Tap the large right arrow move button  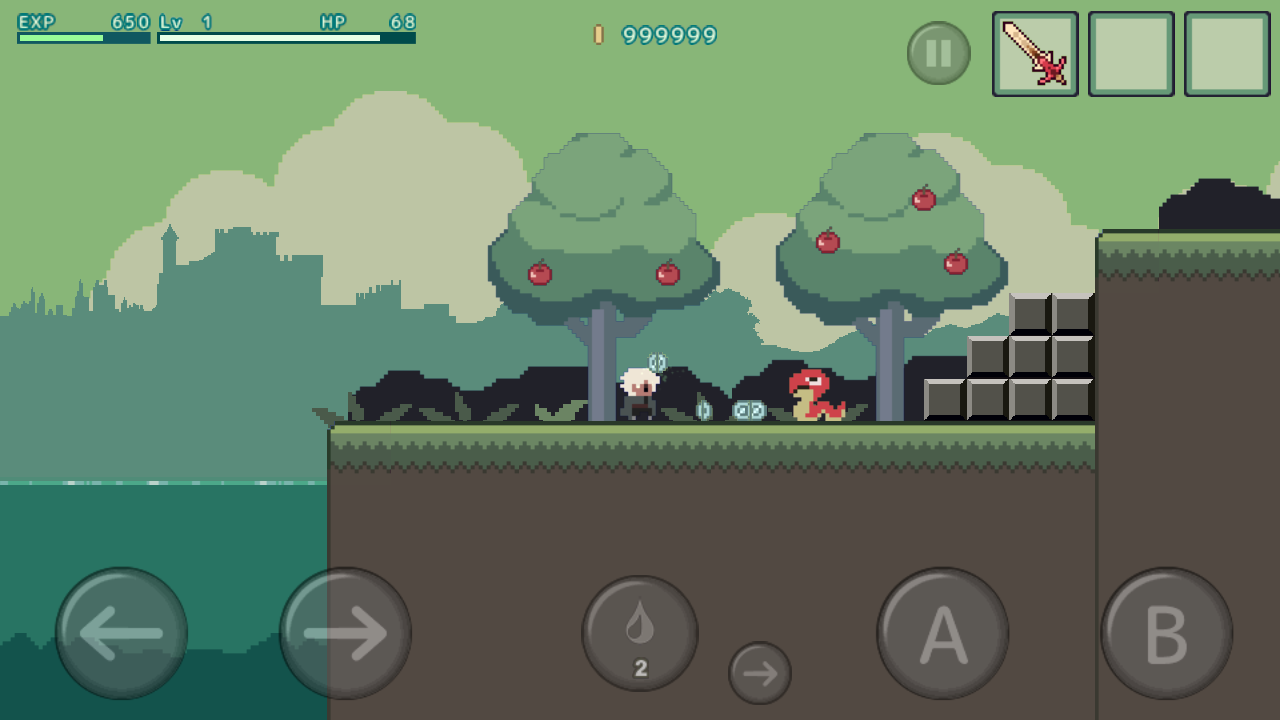(345, 633)
